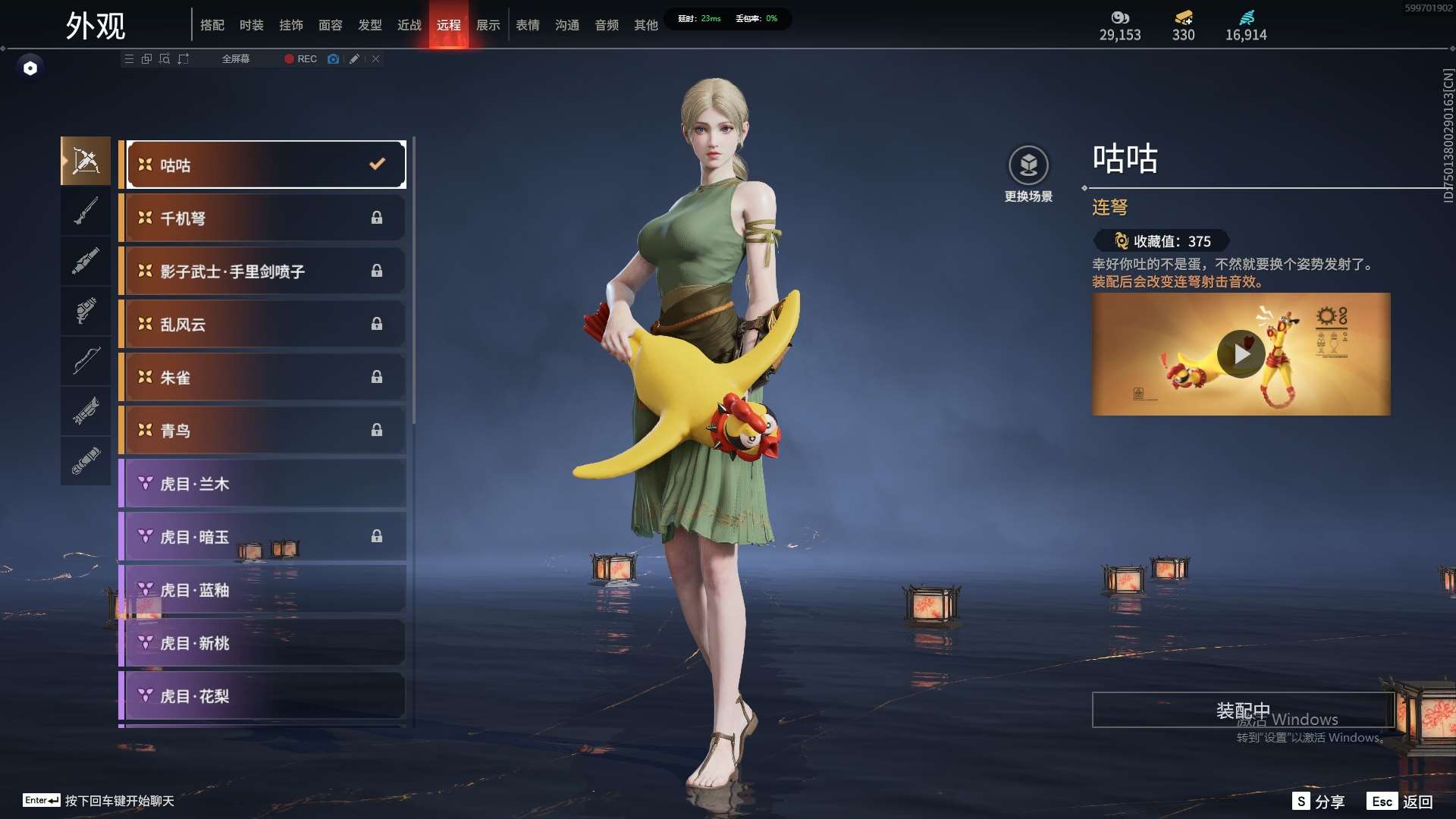The height and width of the screenshot is (819, 1456).
Task: Go to the 近战 tab
Action: [409, 25]
